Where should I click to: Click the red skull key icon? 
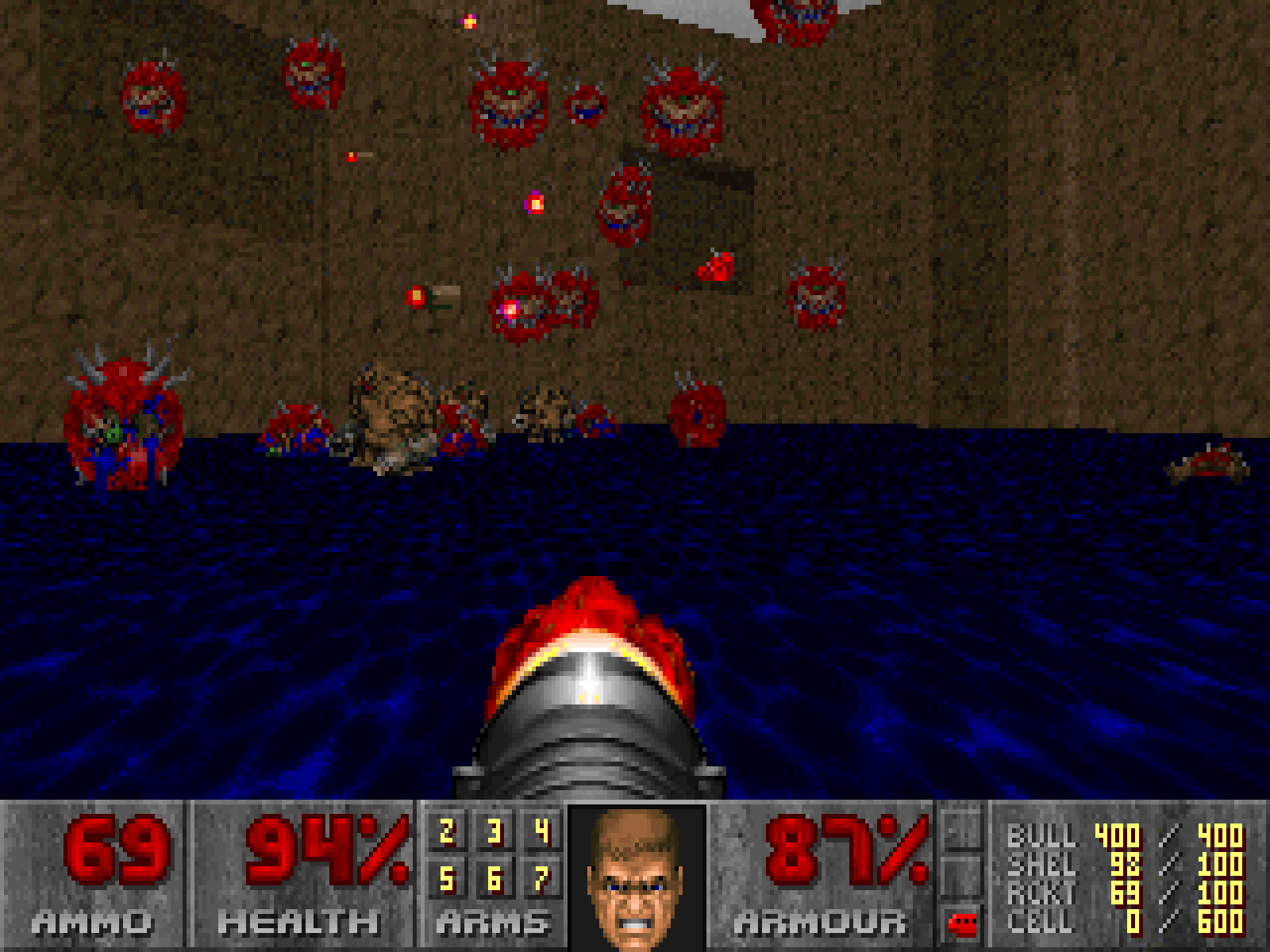[x=963, y=923]
